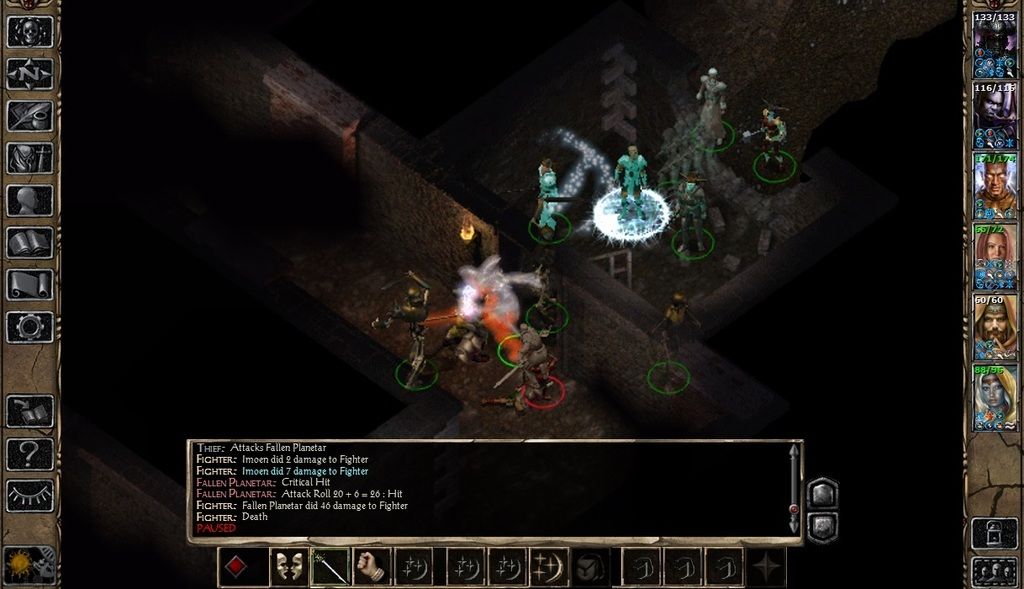Viewport: 1024px width, 589px height.
Task: Select the staff weapon slot
Action: pyautogui.click(x=330, y=567)
